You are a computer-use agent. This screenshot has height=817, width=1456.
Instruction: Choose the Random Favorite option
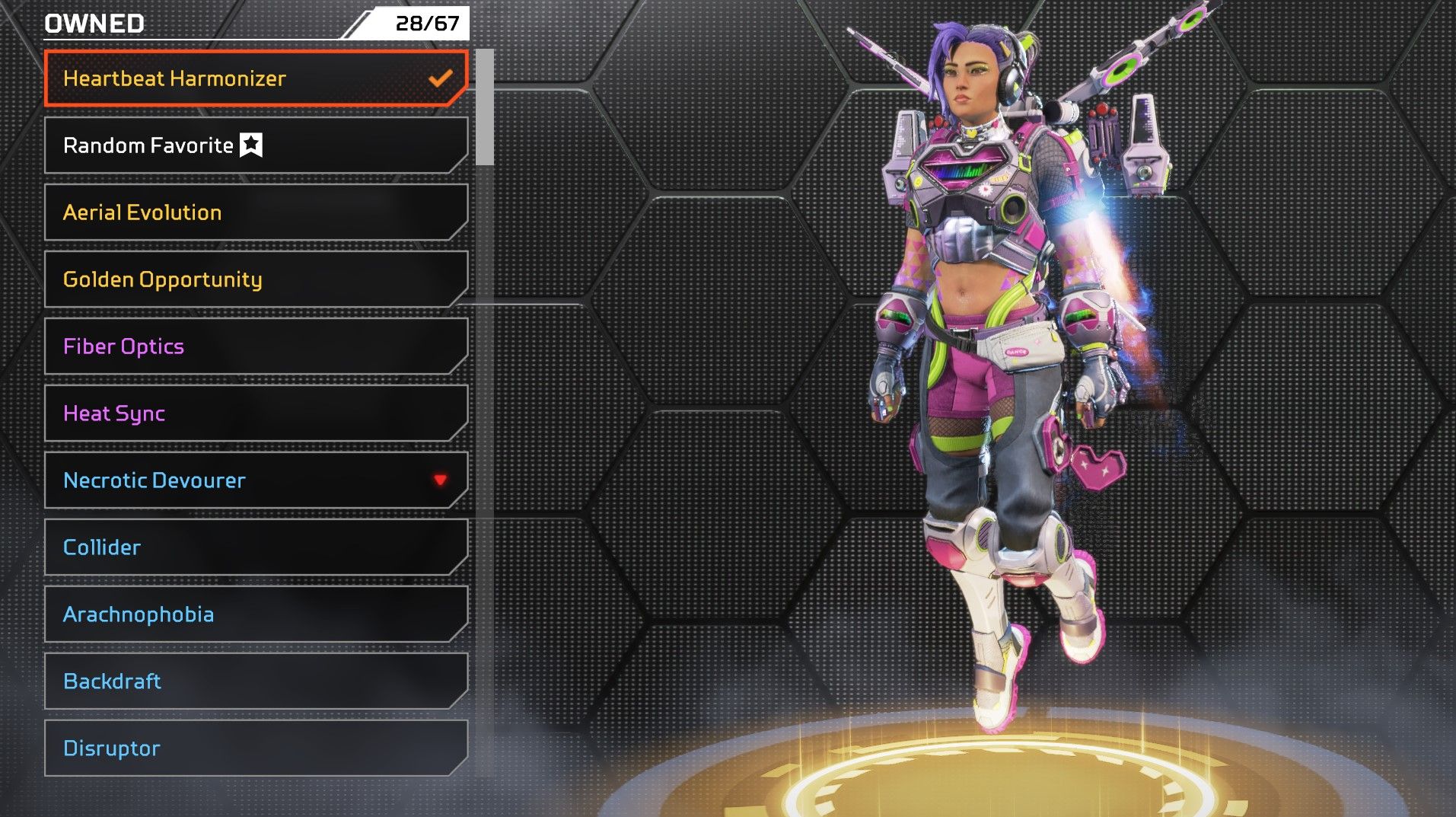(x=255, y=145)
